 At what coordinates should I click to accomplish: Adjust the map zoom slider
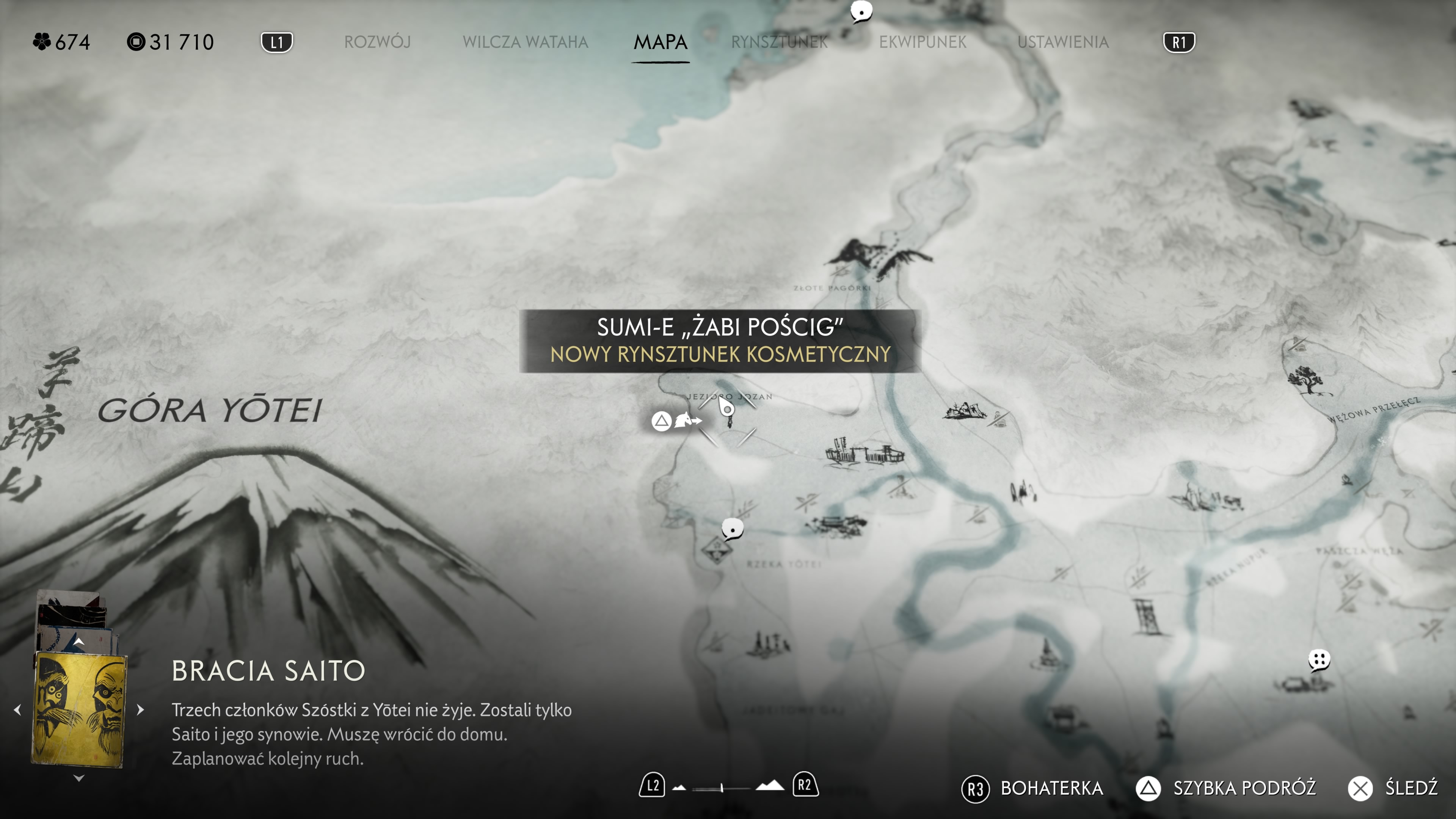[722, 787]
